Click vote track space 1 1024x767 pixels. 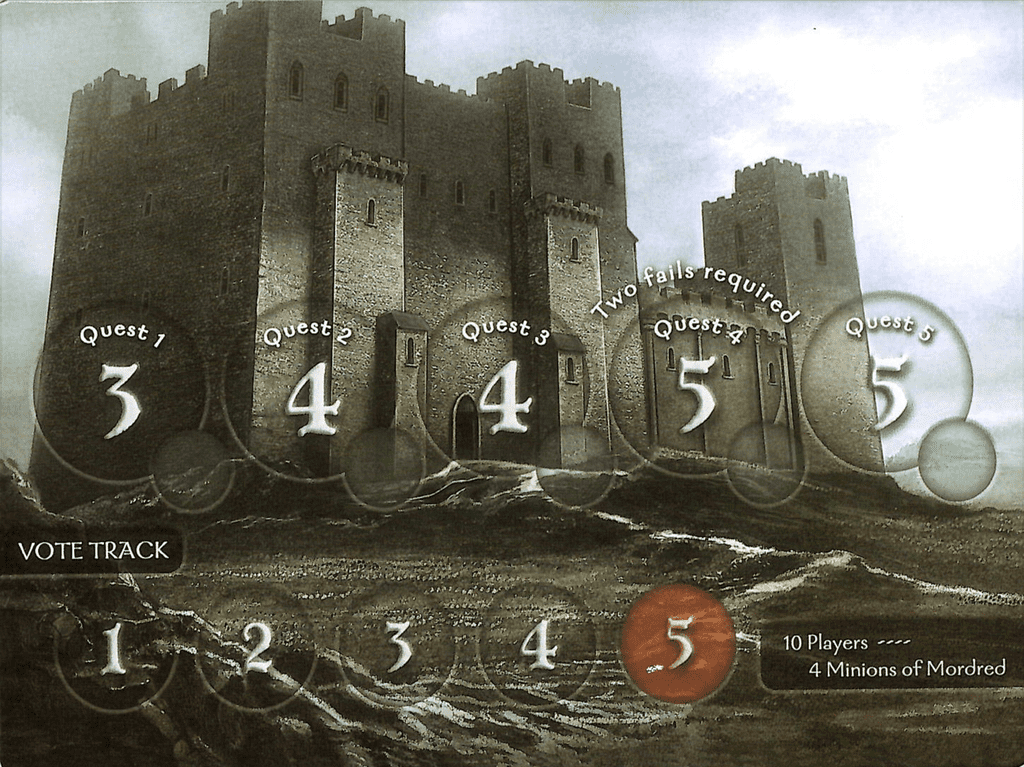[114, 652]
